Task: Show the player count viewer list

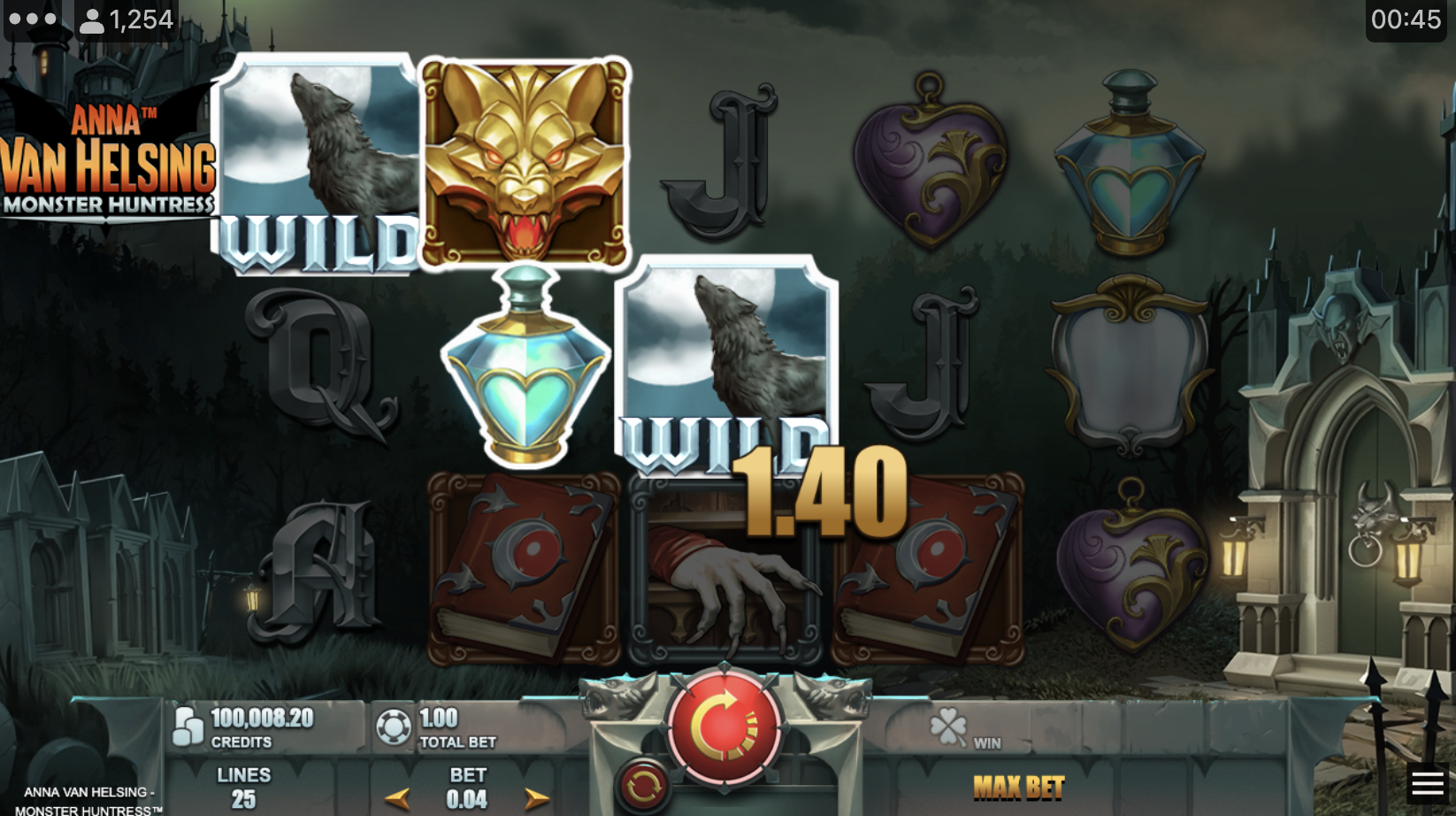Action: tap(126, 19)
